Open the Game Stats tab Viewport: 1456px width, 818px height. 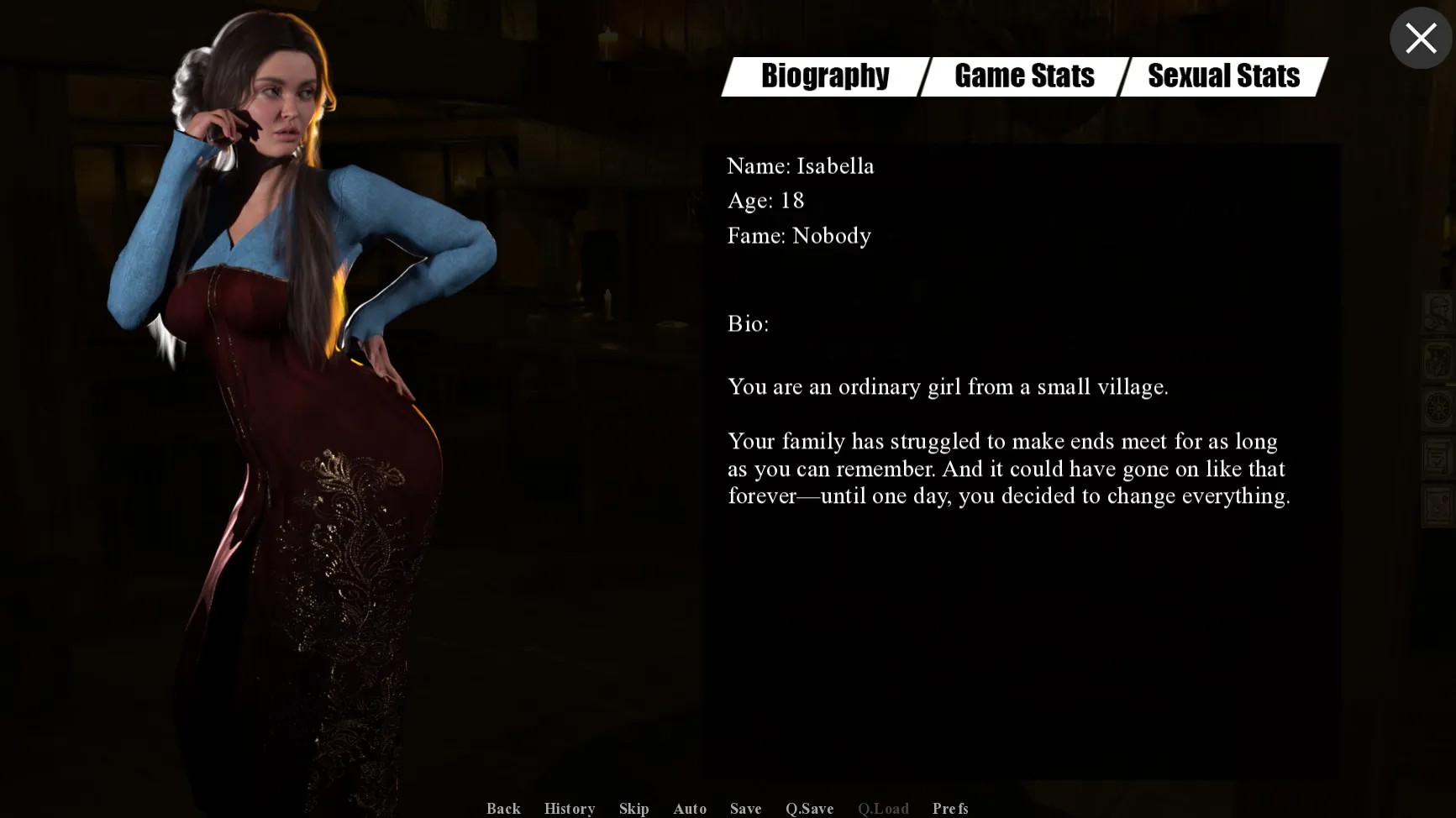1024,76
